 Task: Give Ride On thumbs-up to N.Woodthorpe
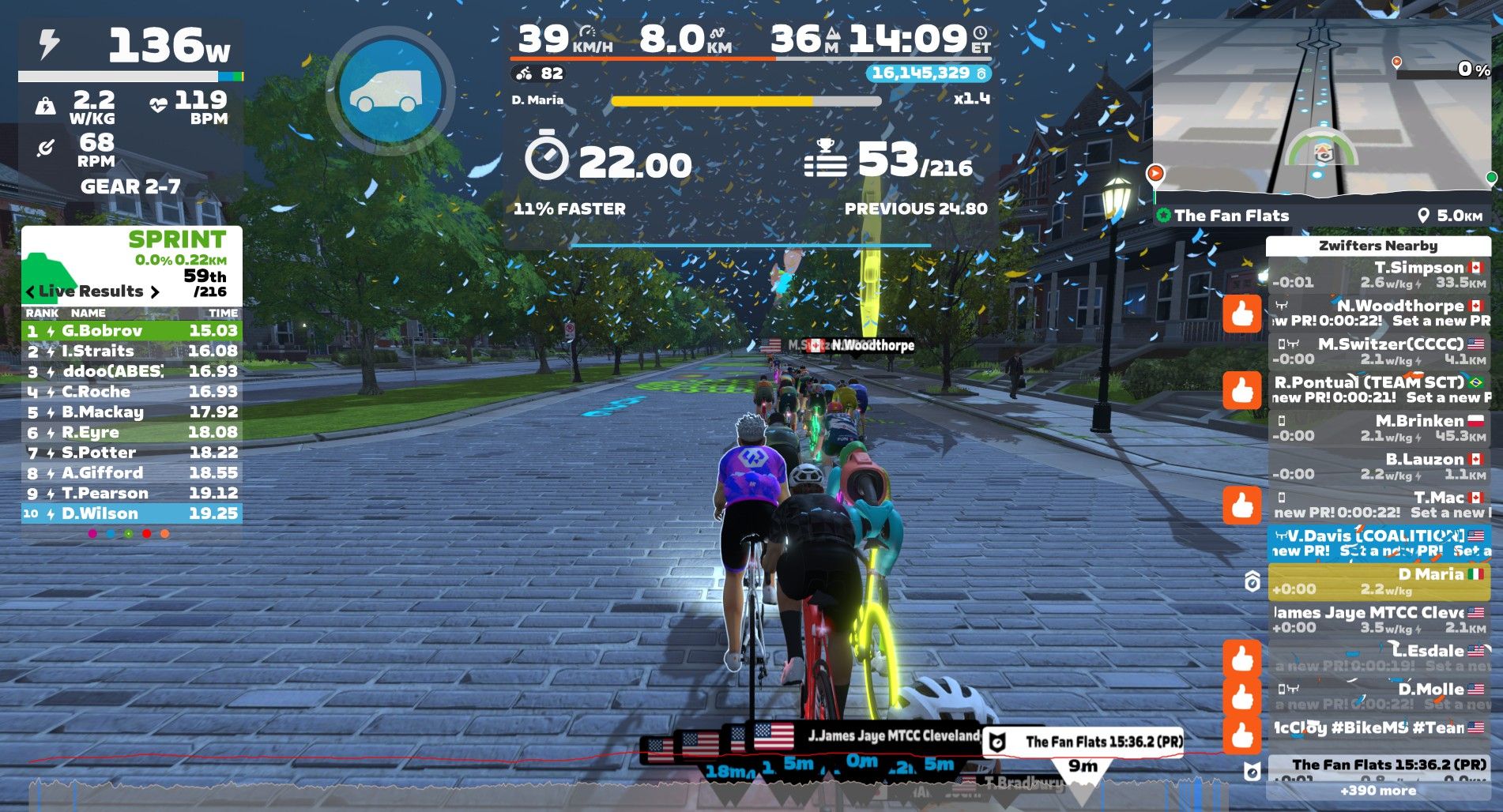pos(1241,314)
